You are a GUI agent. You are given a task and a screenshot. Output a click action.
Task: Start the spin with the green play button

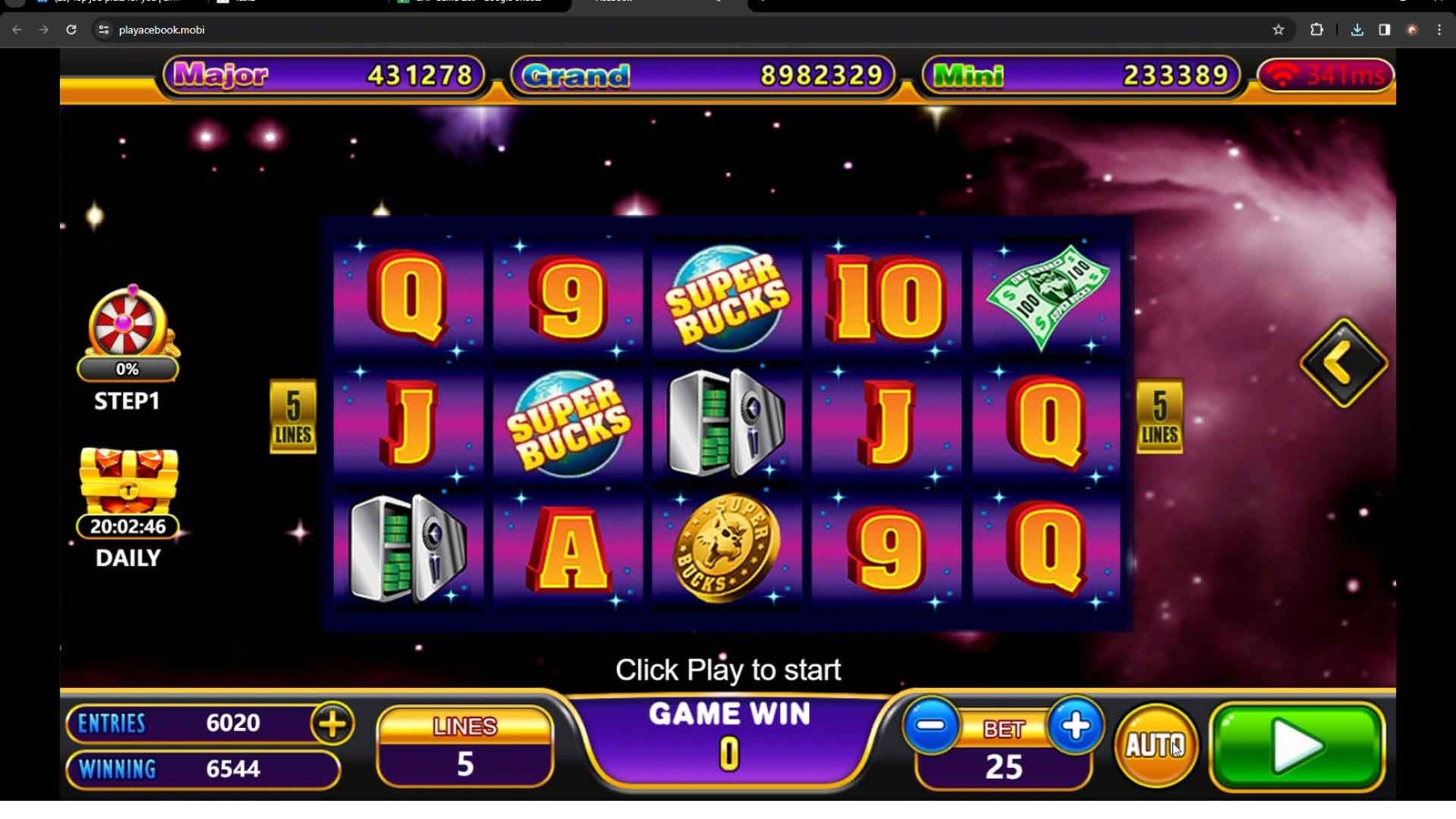[x=1297, y=746]
